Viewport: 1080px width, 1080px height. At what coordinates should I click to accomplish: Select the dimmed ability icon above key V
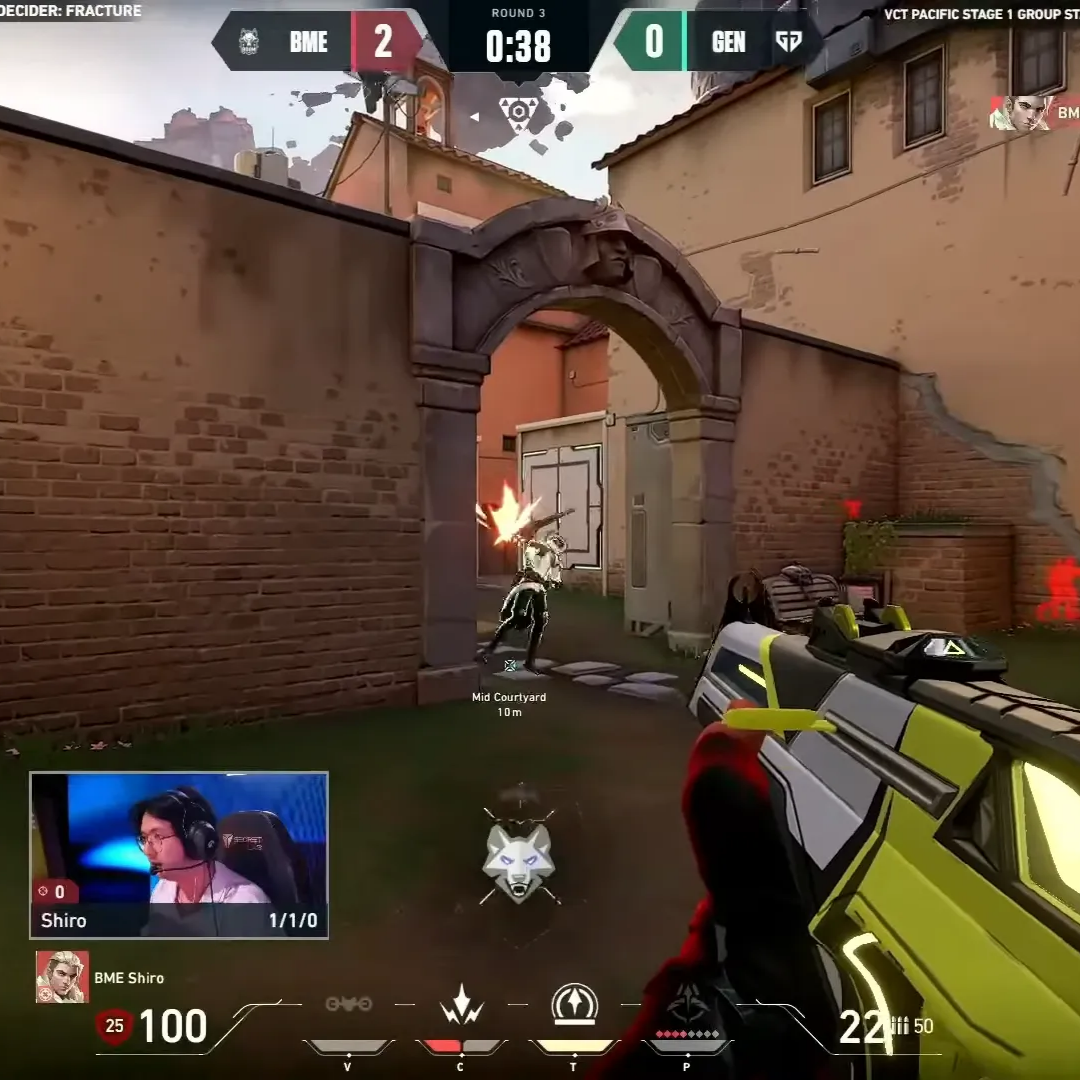(348, 1003)
